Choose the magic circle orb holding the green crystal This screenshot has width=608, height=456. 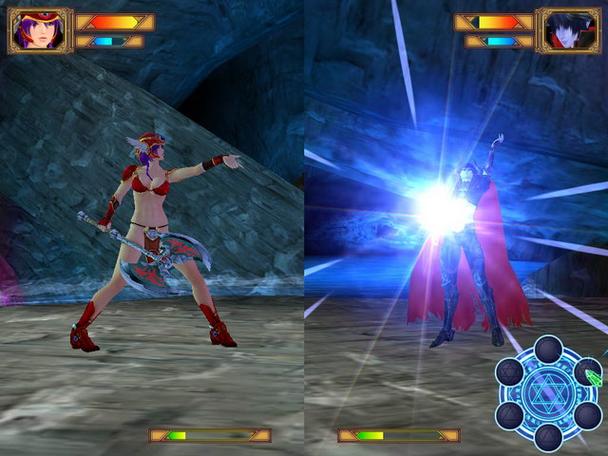point(588,373)
